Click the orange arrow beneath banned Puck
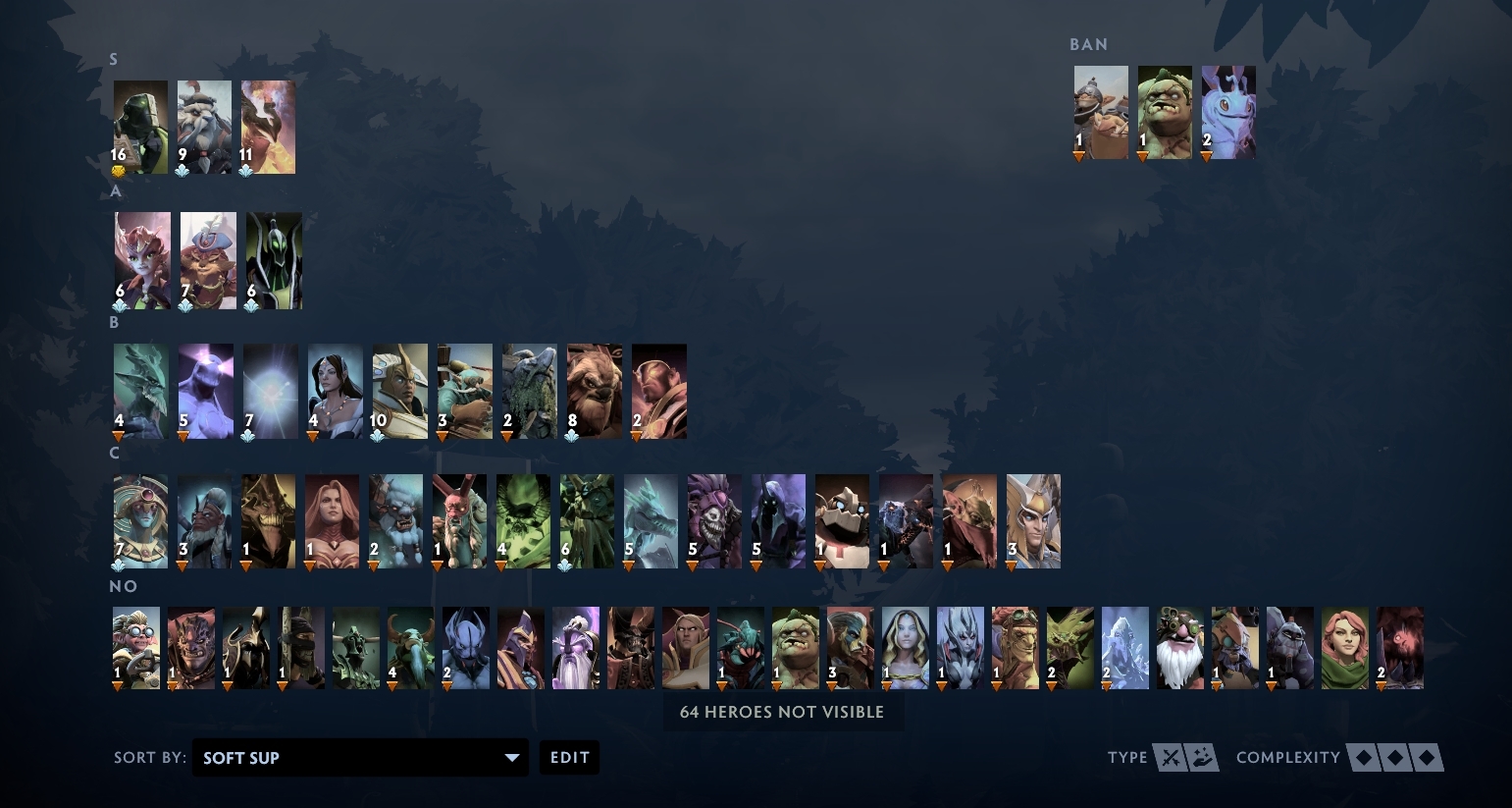Screen dimensions: 1512x808 [x=1205, y=154]
